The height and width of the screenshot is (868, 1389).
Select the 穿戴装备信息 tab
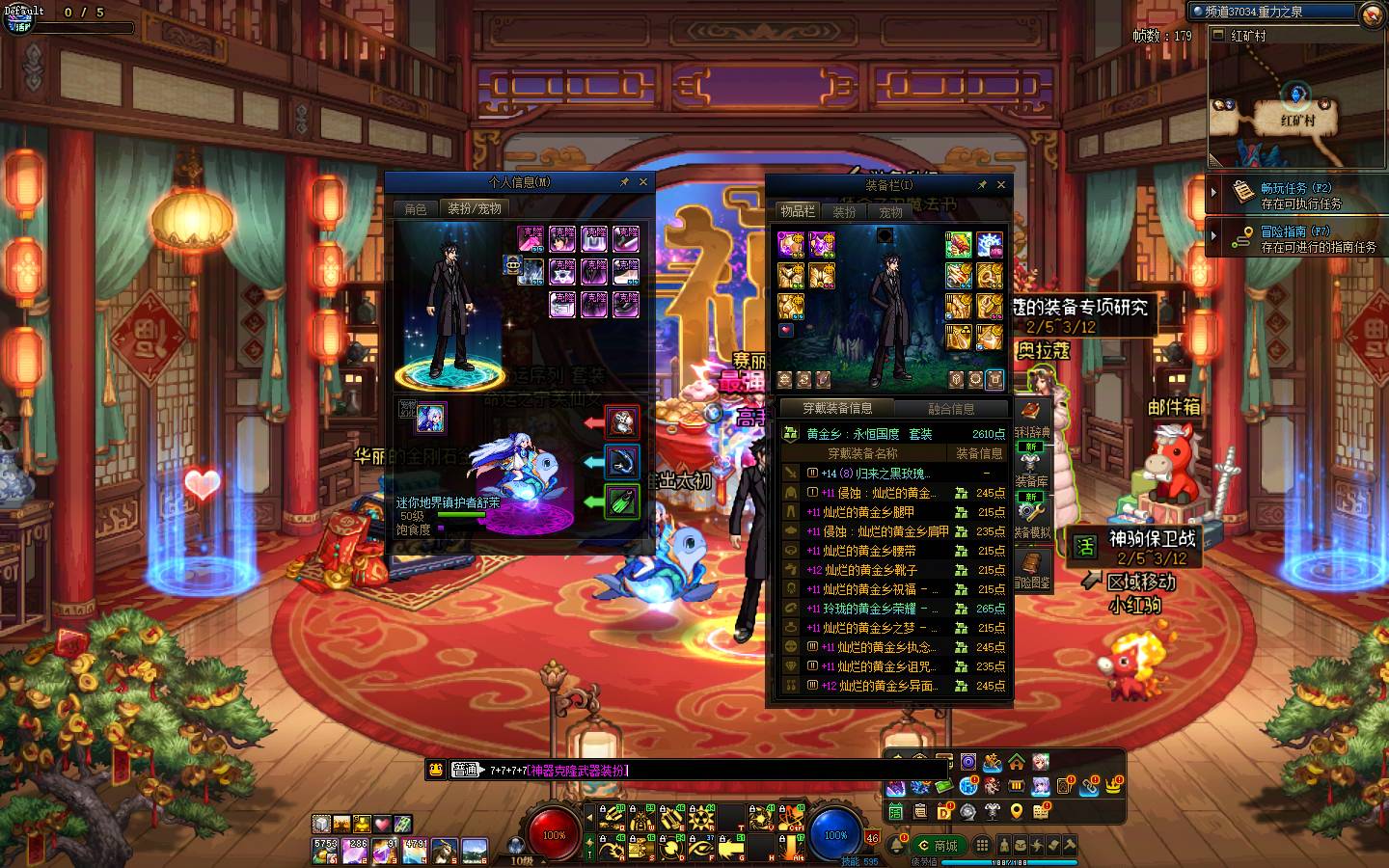pyautogui.click(x=837, y=409)
